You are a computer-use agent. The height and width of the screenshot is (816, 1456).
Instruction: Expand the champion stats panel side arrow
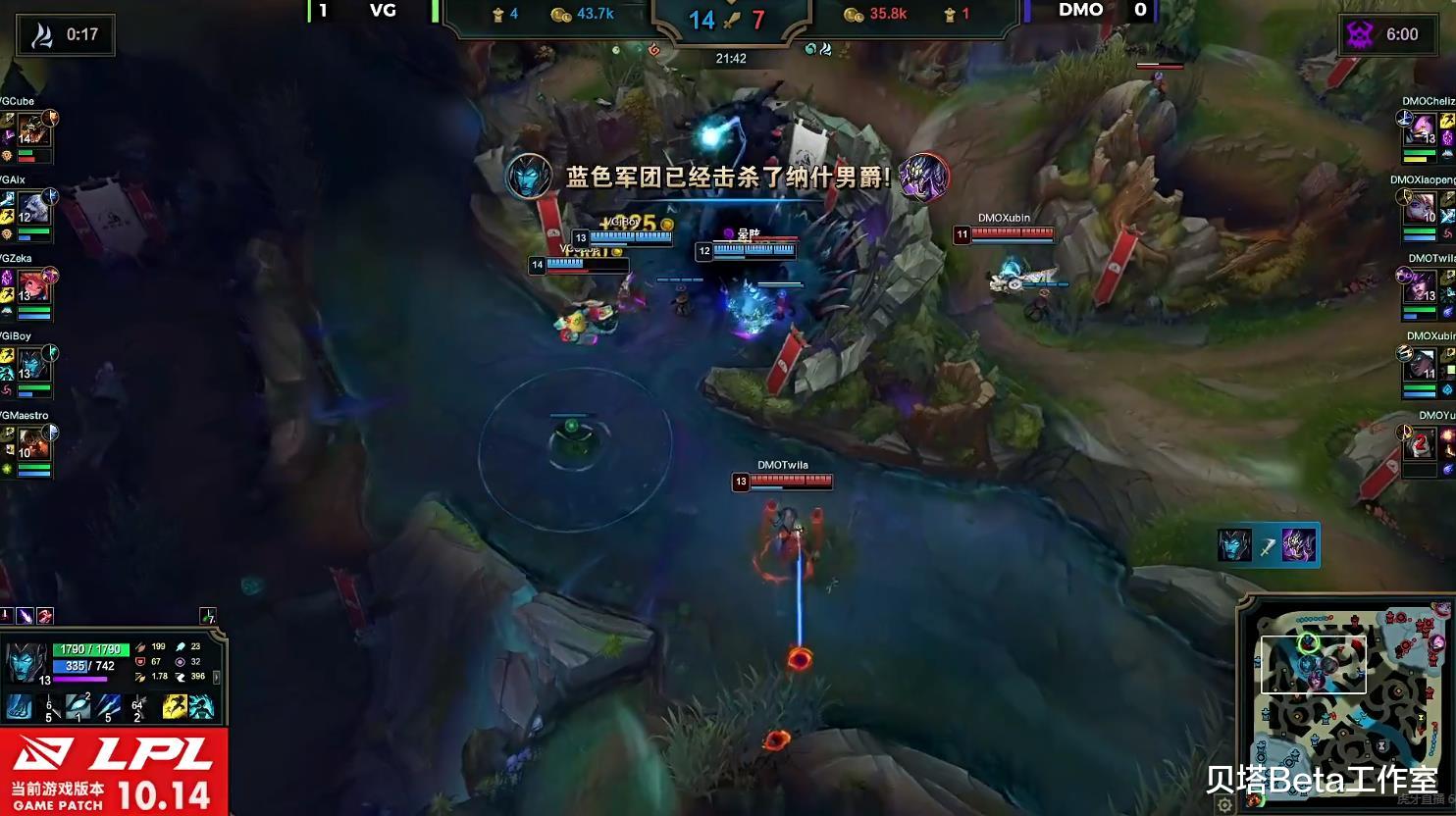[217, 679]
